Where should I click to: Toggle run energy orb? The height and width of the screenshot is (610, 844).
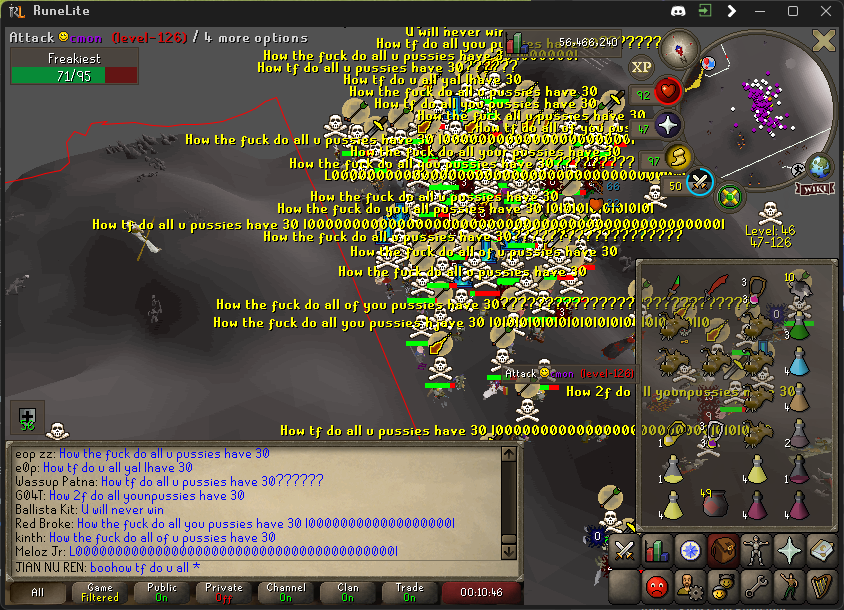[x=680, y=157]
